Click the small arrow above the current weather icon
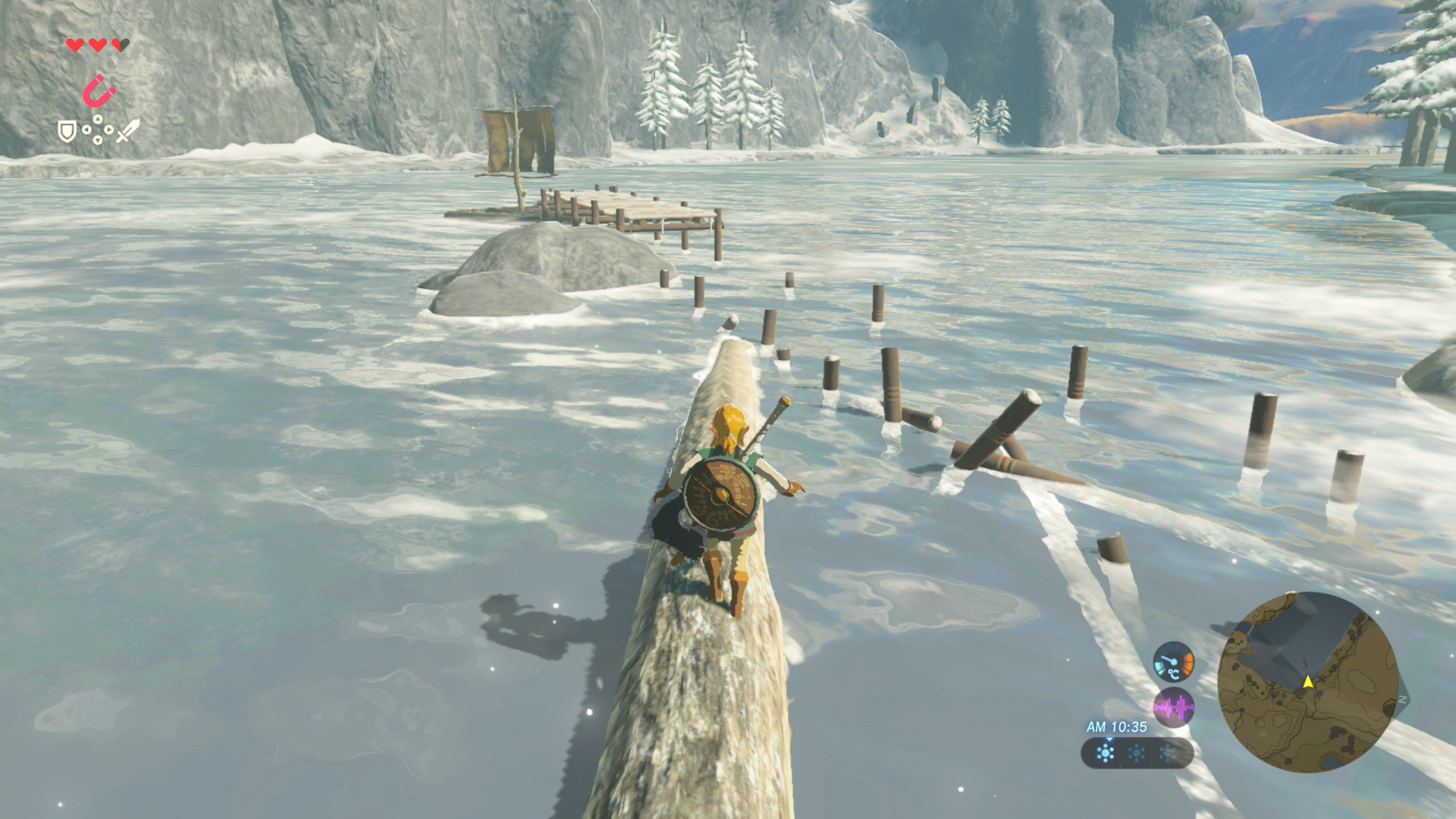Viewport: 1456px width, 819px height. 1108,739
